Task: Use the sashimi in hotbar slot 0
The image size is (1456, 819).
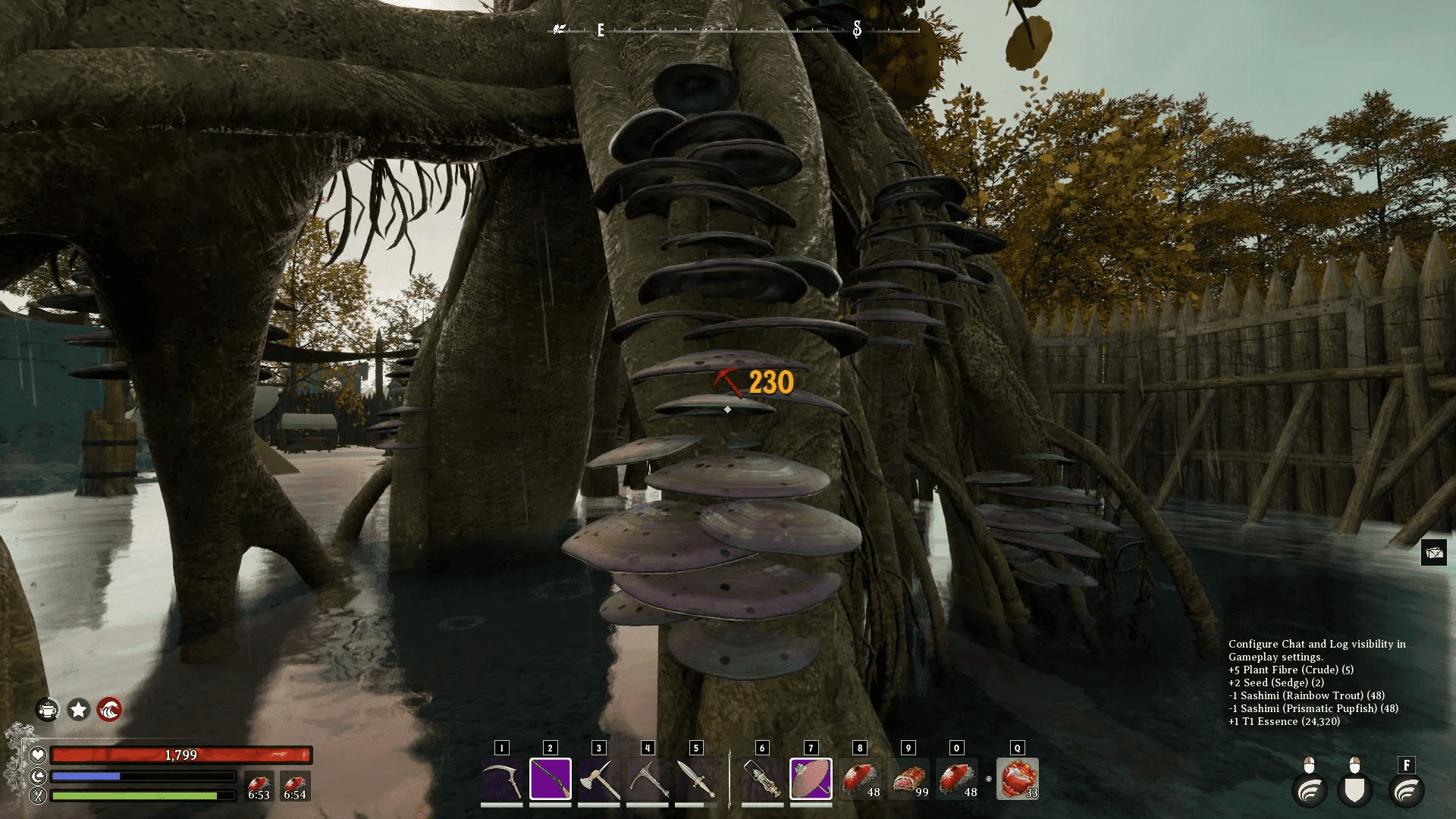Action: click(957, 779)
